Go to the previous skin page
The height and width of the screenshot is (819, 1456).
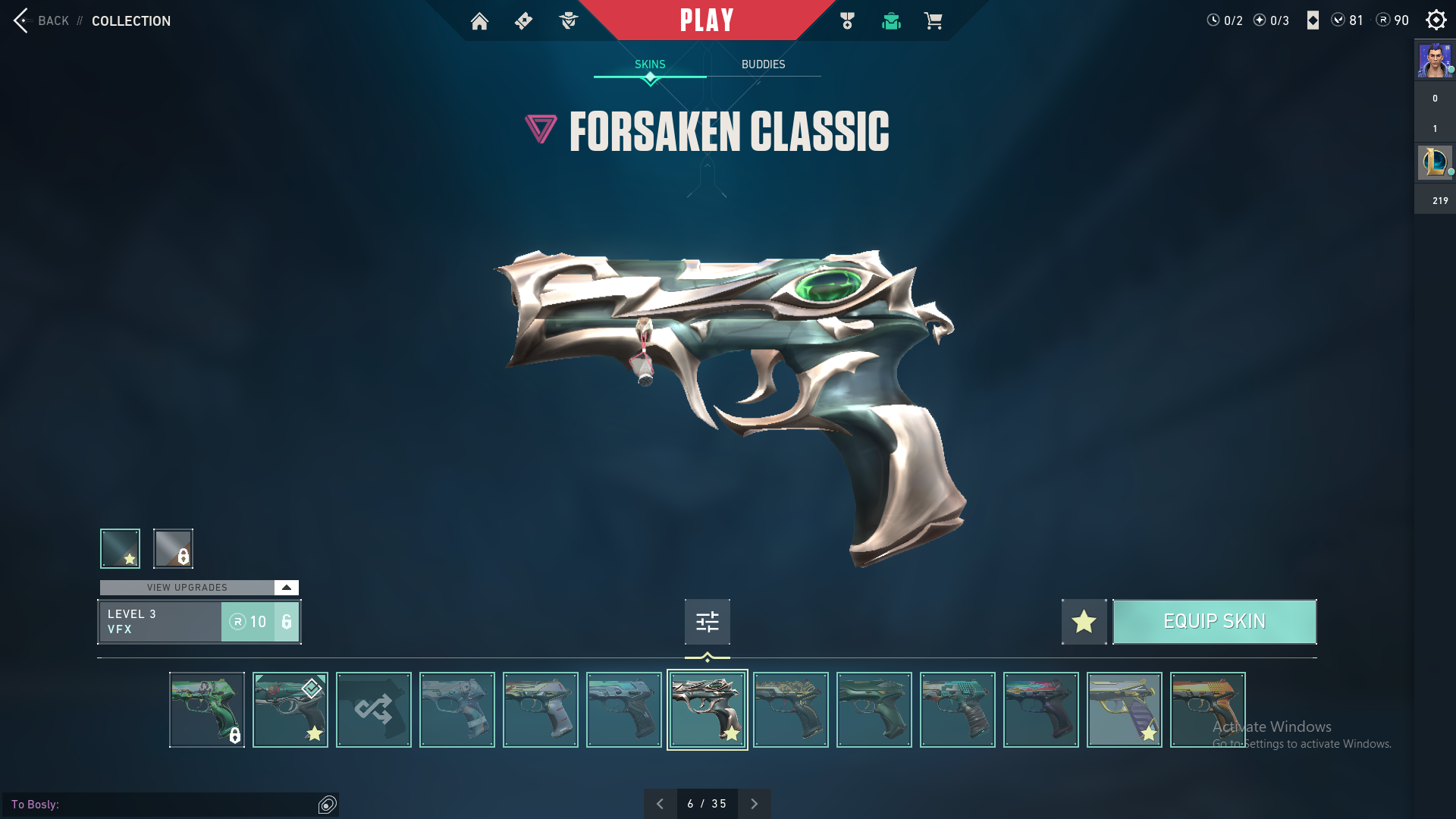tap(660, 804)
